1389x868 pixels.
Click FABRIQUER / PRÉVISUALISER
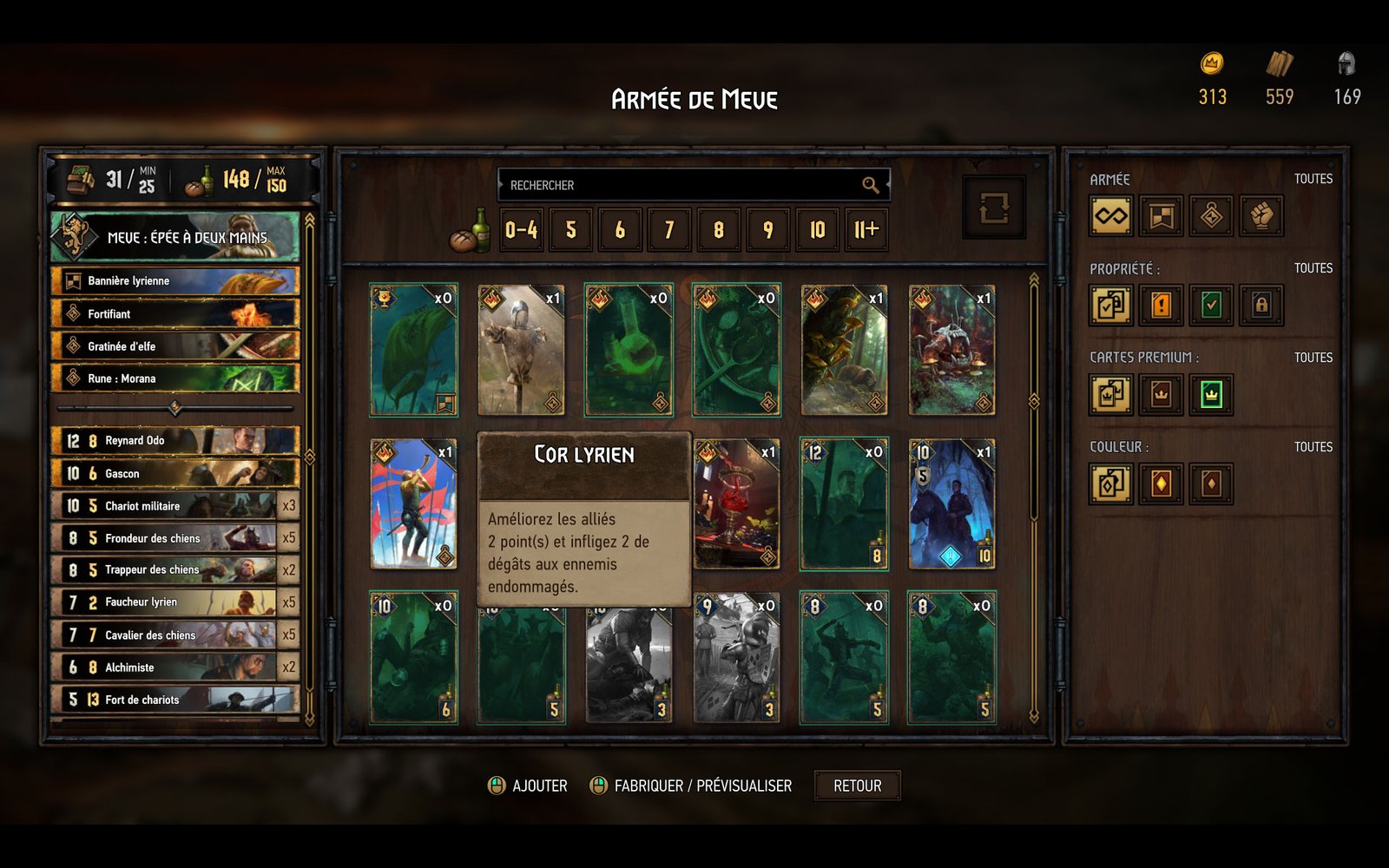pyautogui.click(x=701, y=785)
